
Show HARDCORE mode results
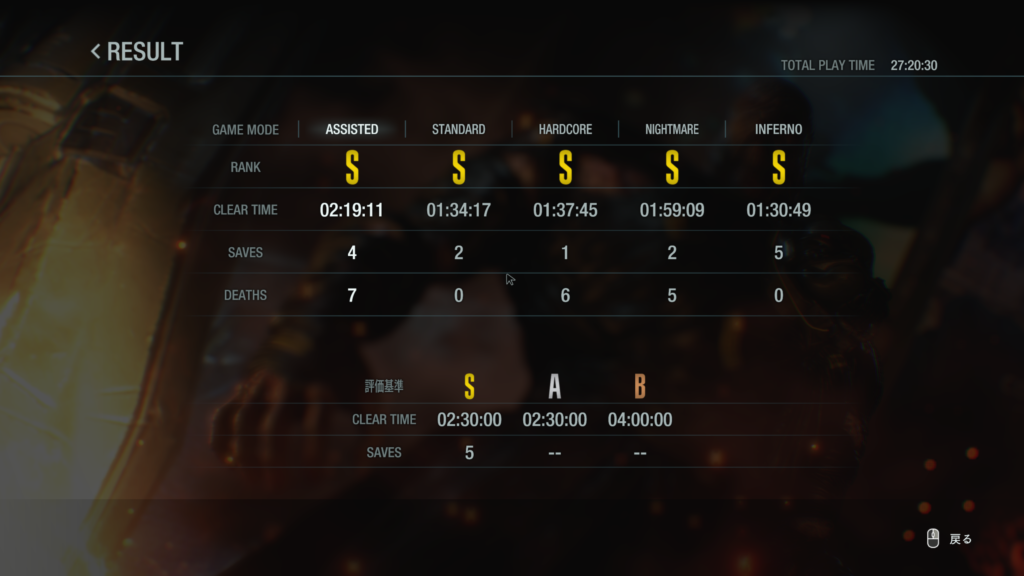pyautogui.click(x=565, y=129)
